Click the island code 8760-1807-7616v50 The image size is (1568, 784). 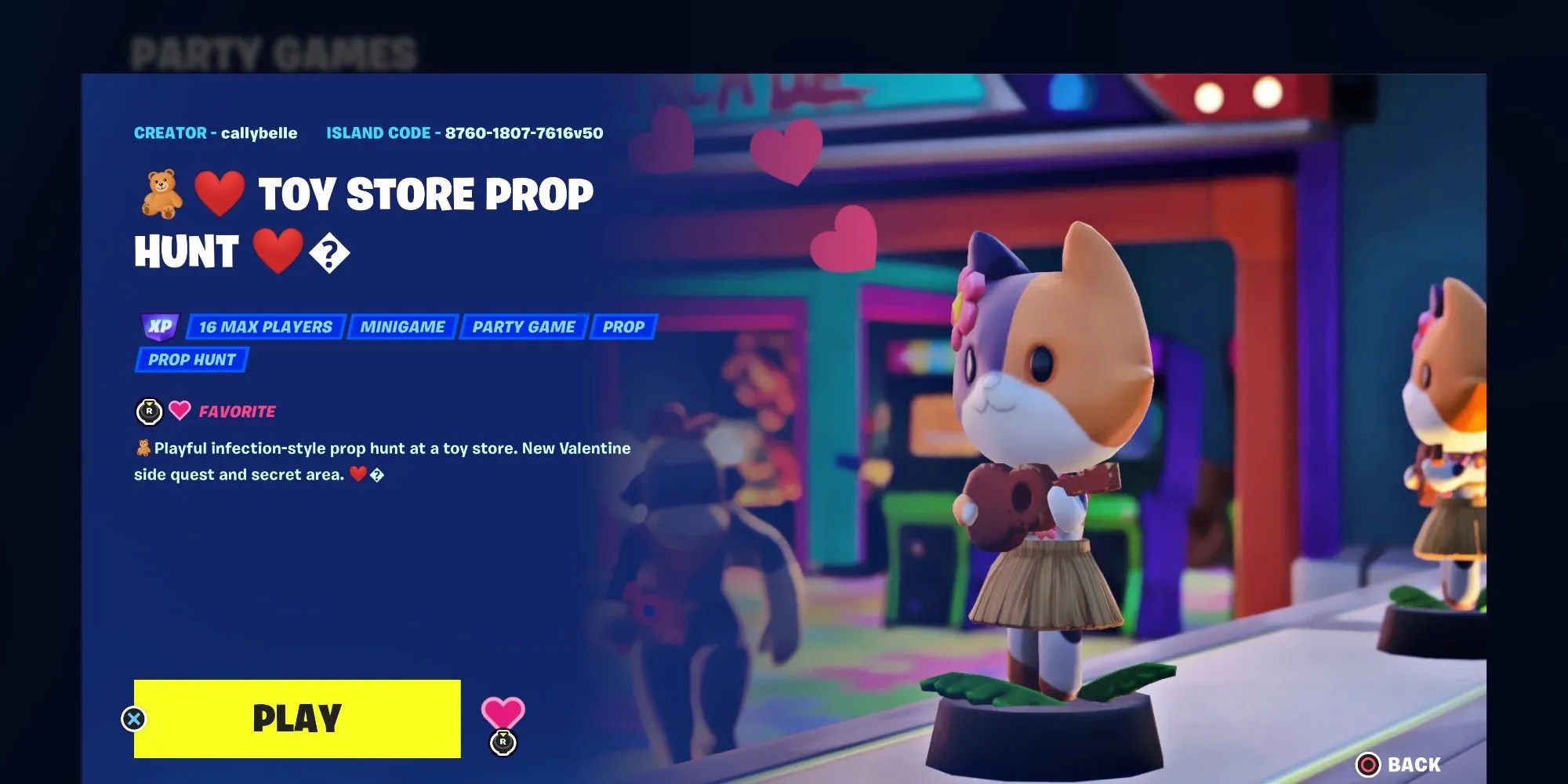523,132
